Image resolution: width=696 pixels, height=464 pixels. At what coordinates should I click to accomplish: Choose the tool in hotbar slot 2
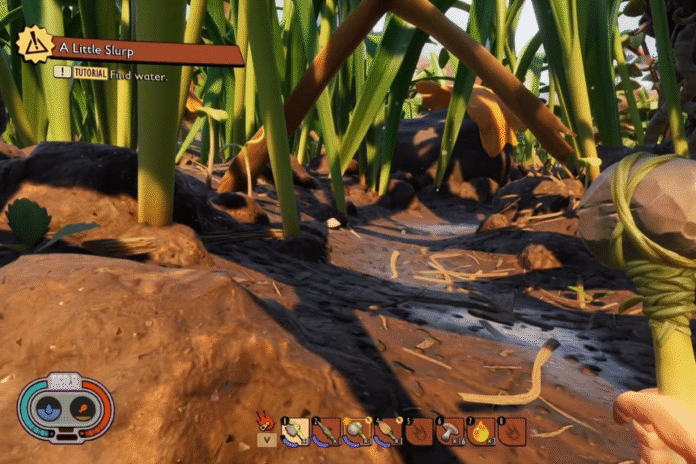pos(326,431)
